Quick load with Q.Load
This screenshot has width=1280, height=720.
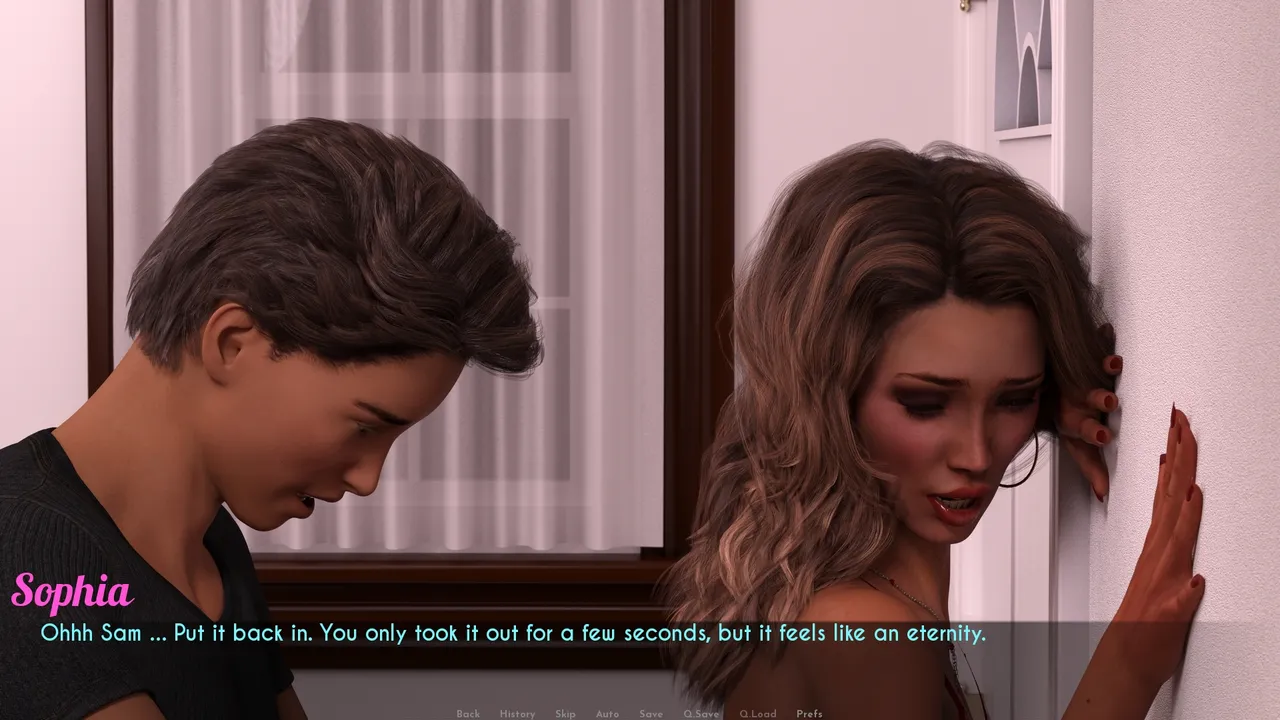point(757,714)
